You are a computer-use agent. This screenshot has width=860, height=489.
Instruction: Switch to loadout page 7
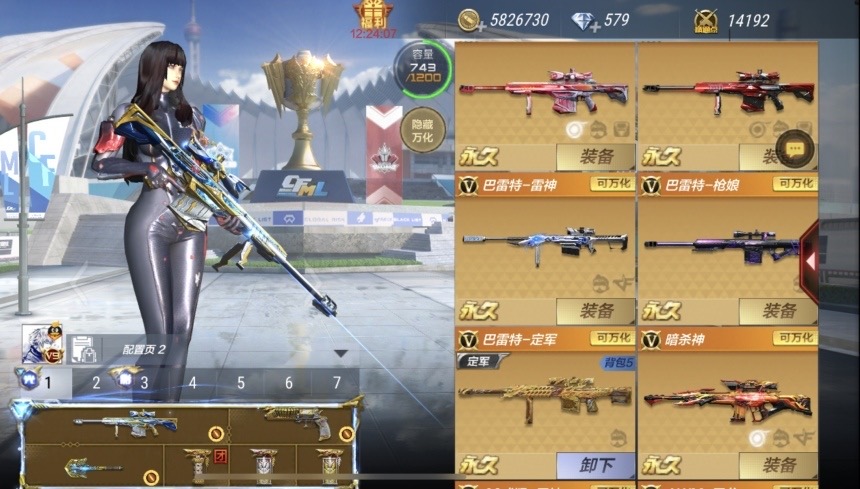(337, 382)
